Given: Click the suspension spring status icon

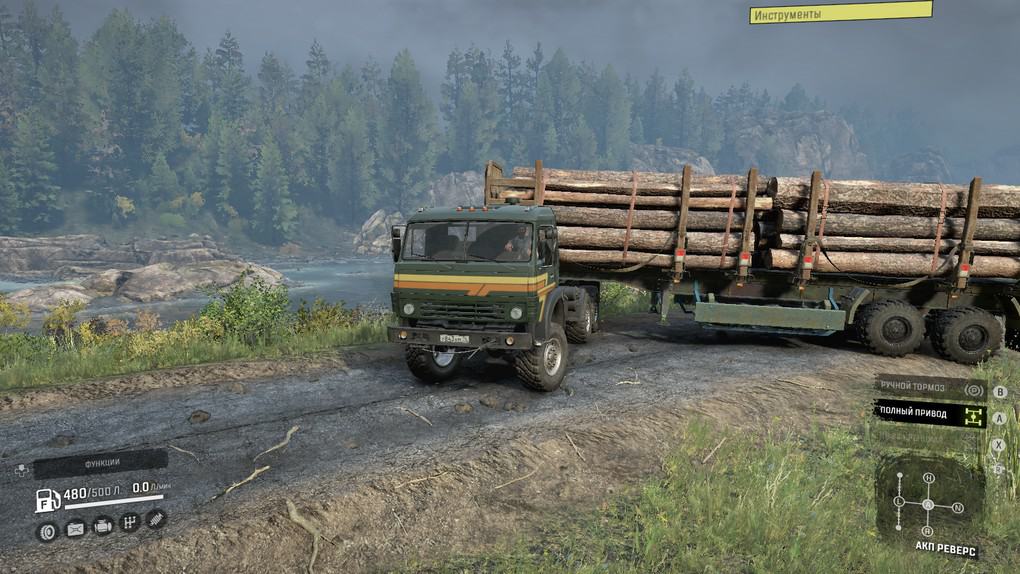Looking at the screenshot, I should pyautogui.click(x=156, y=521).
